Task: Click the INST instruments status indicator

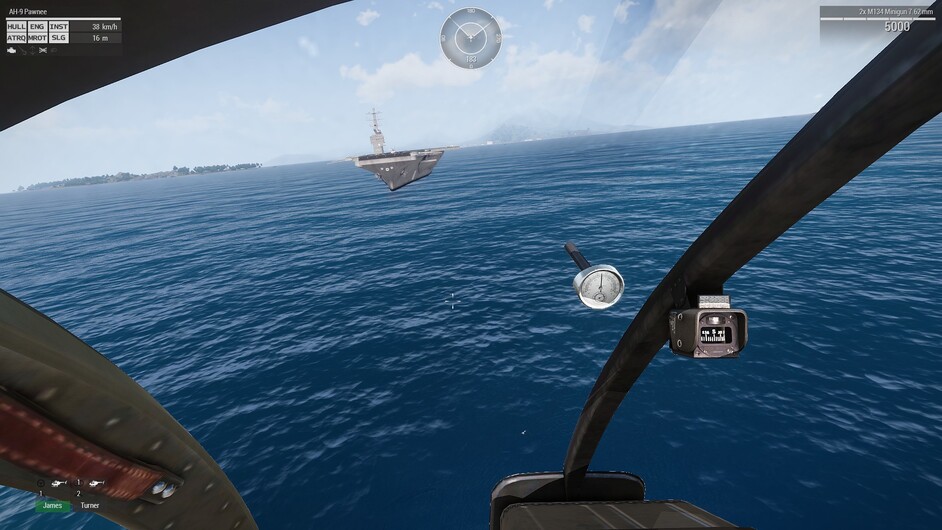Action: [58, 27]
